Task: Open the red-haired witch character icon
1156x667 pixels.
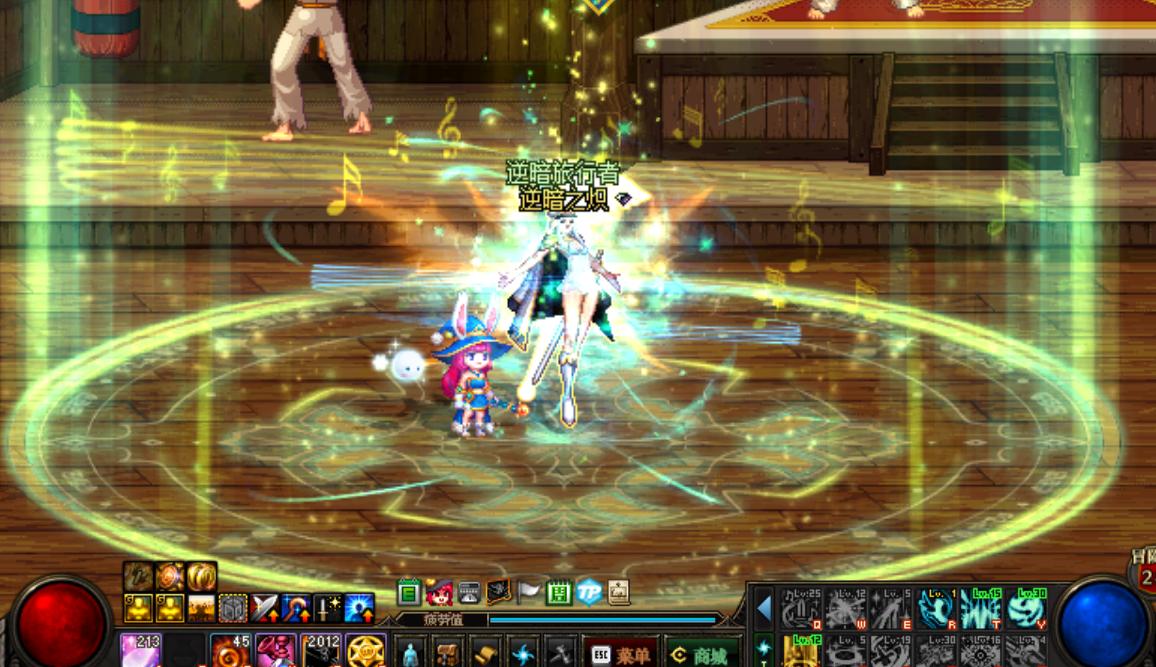Action: tap(439, 592)
